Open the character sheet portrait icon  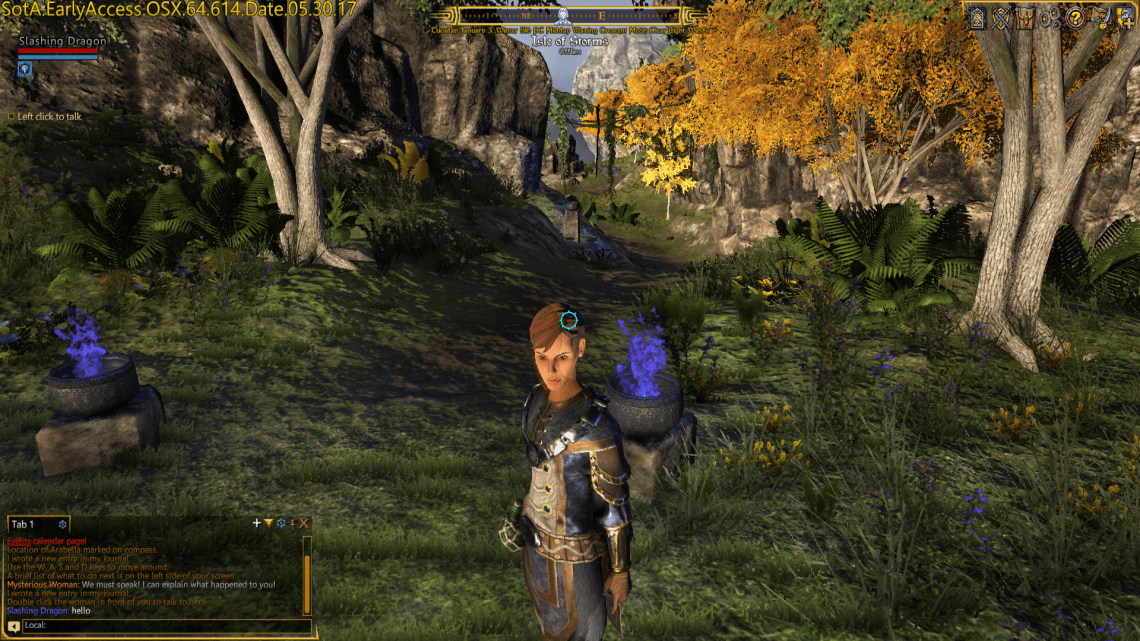click(x=976, y=17)
